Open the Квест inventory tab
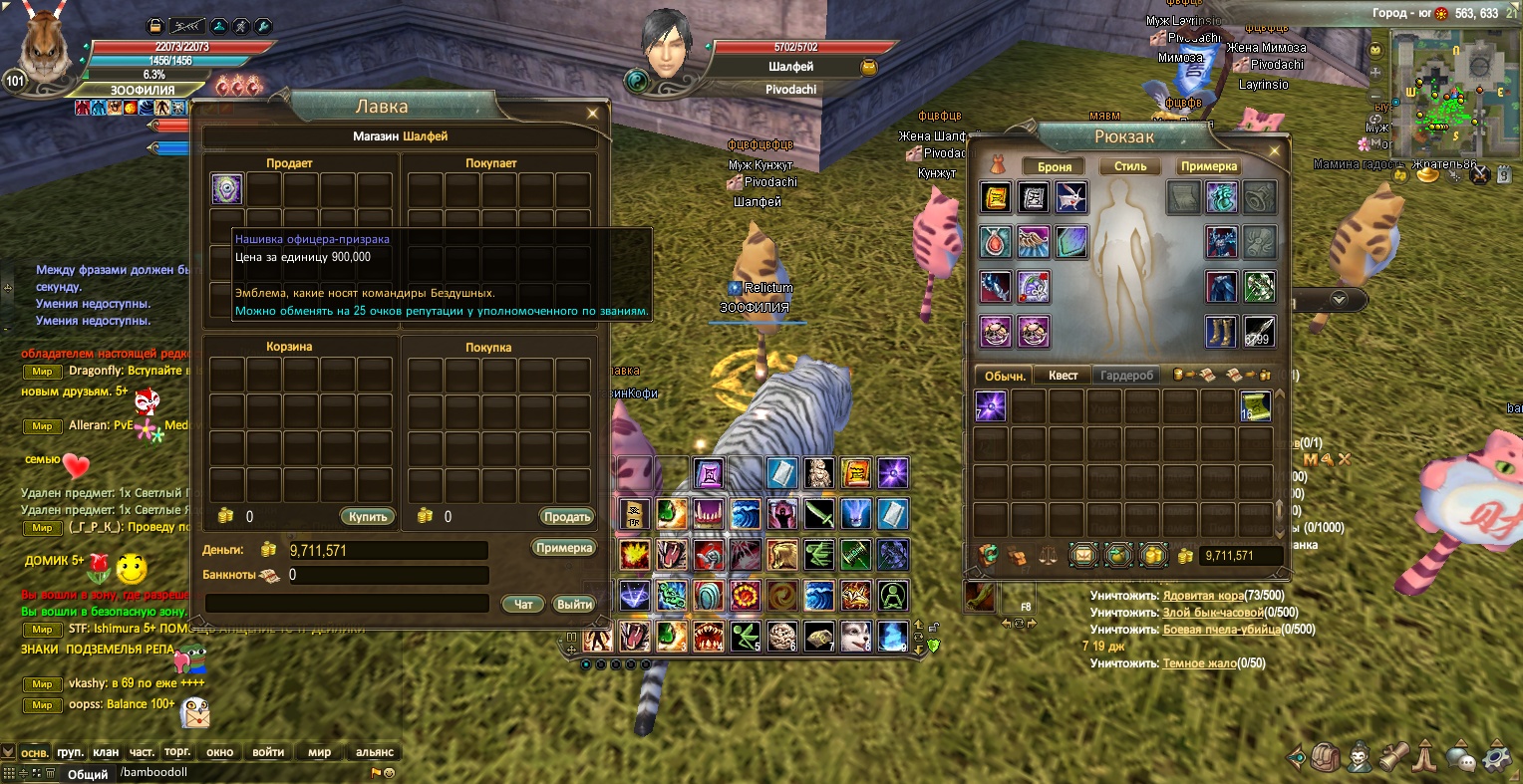 [1063, 376]
